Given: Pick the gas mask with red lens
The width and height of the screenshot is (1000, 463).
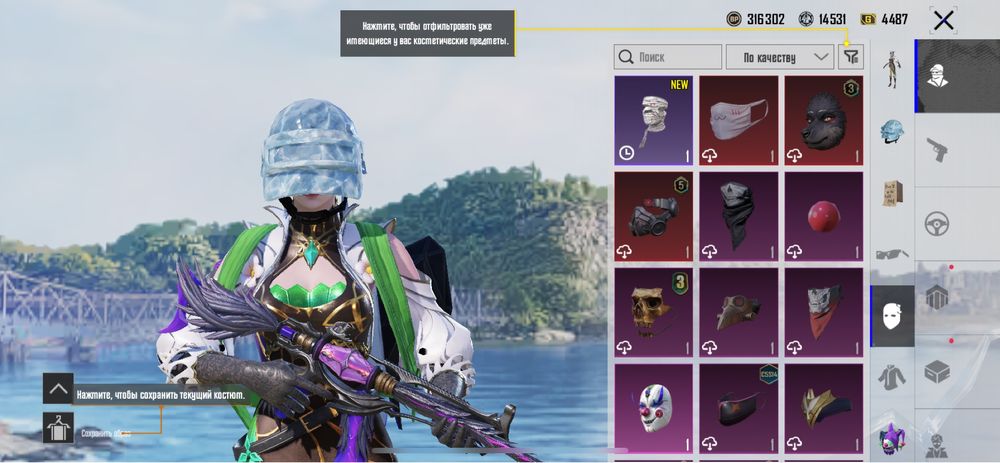Looking at the screenshot, I should (x=653, y=216).
